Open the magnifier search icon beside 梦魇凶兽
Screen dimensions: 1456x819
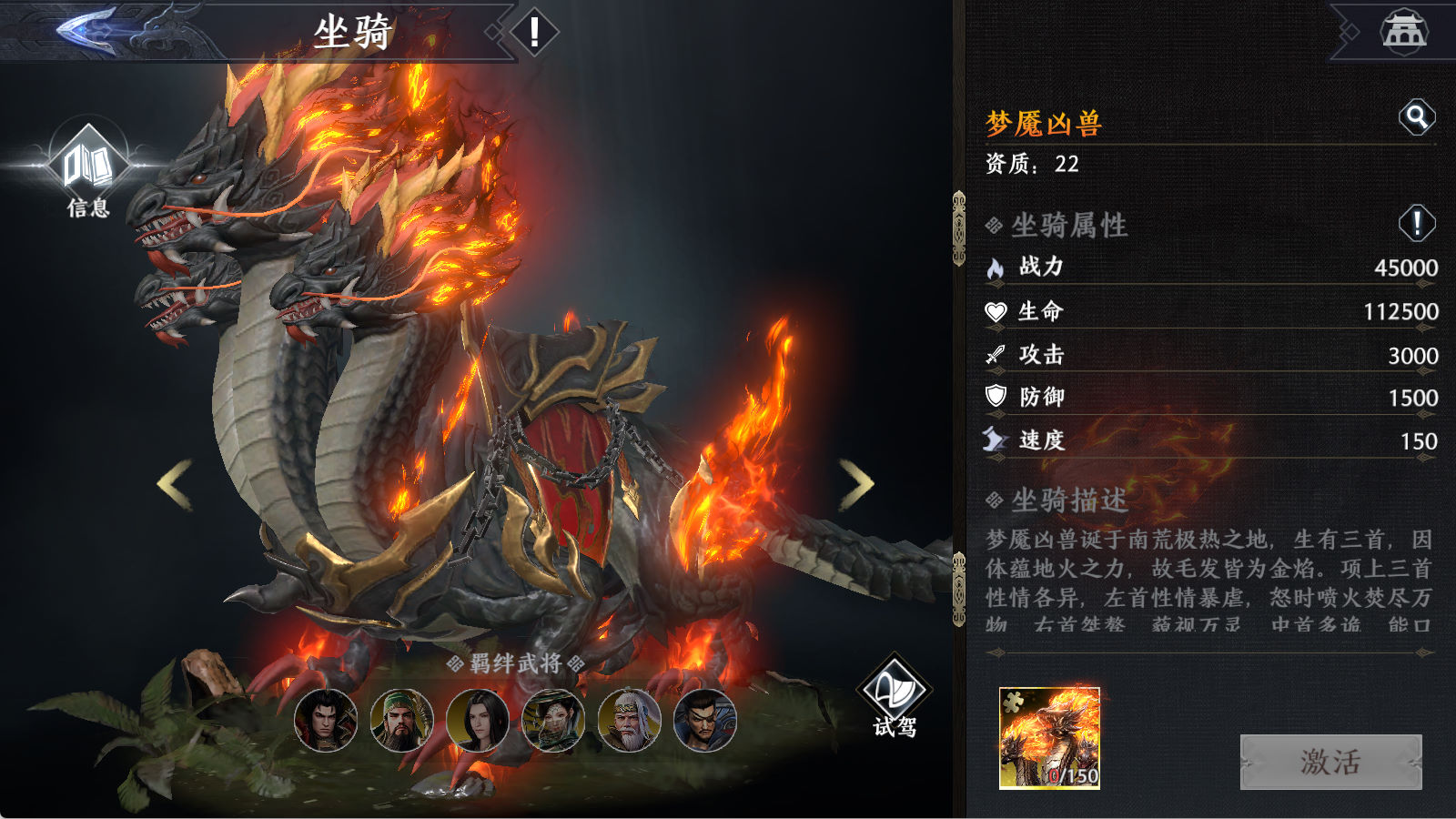(x=1416, y=116)
